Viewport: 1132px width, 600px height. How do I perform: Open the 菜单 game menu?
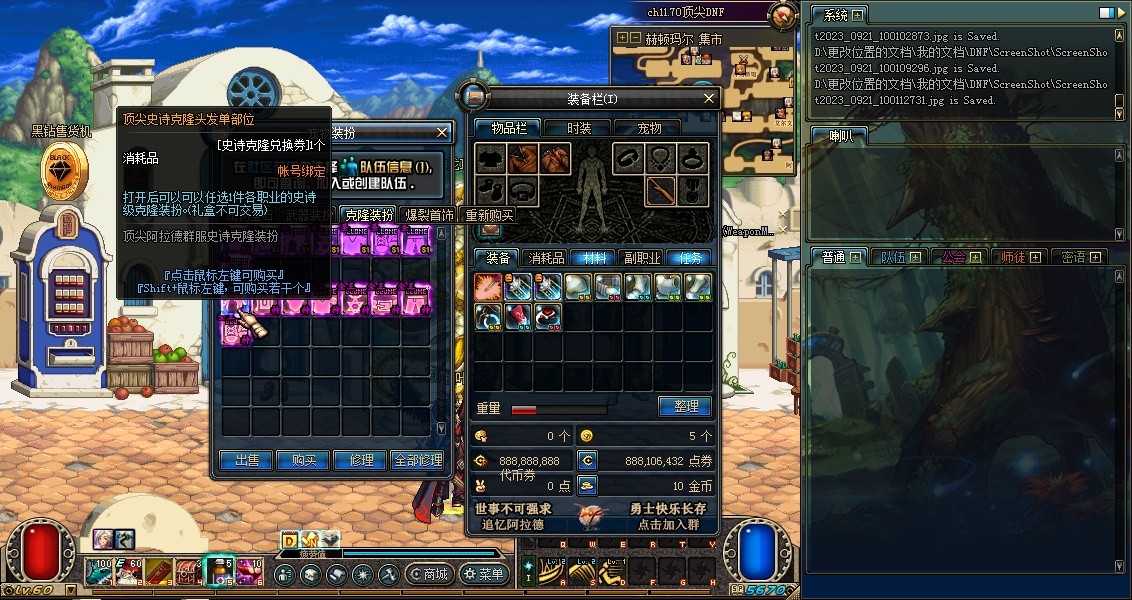[x=484, y=575]
